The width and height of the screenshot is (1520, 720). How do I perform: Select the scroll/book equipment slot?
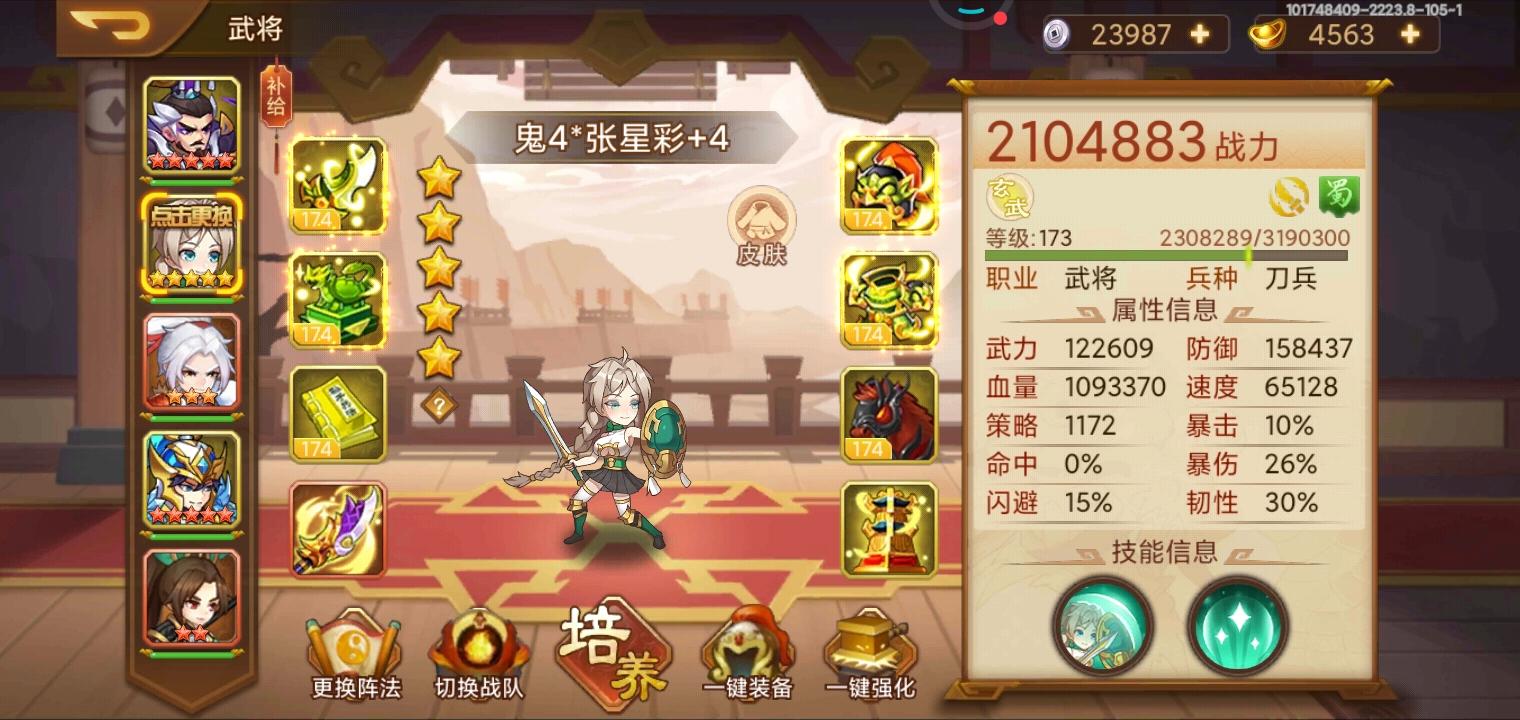[x=338, y=413]
